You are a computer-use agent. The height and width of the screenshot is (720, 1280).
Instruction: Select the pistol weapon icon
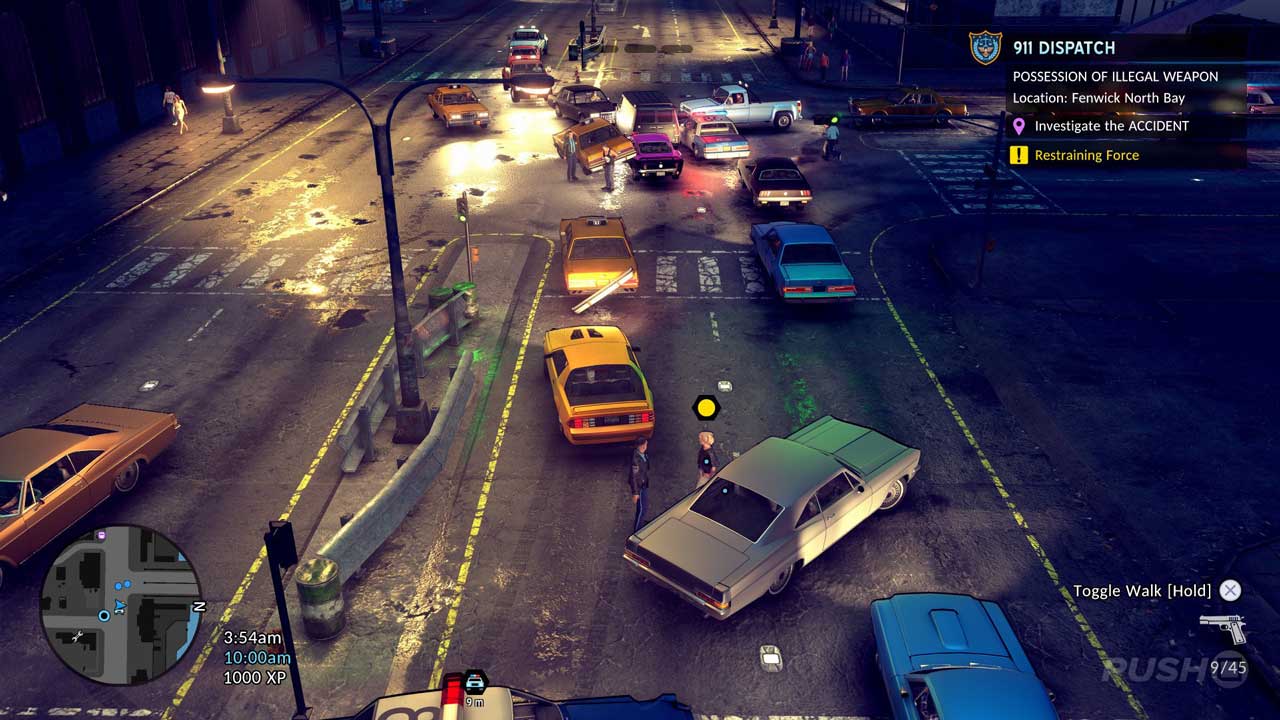tap(1223, 627)
